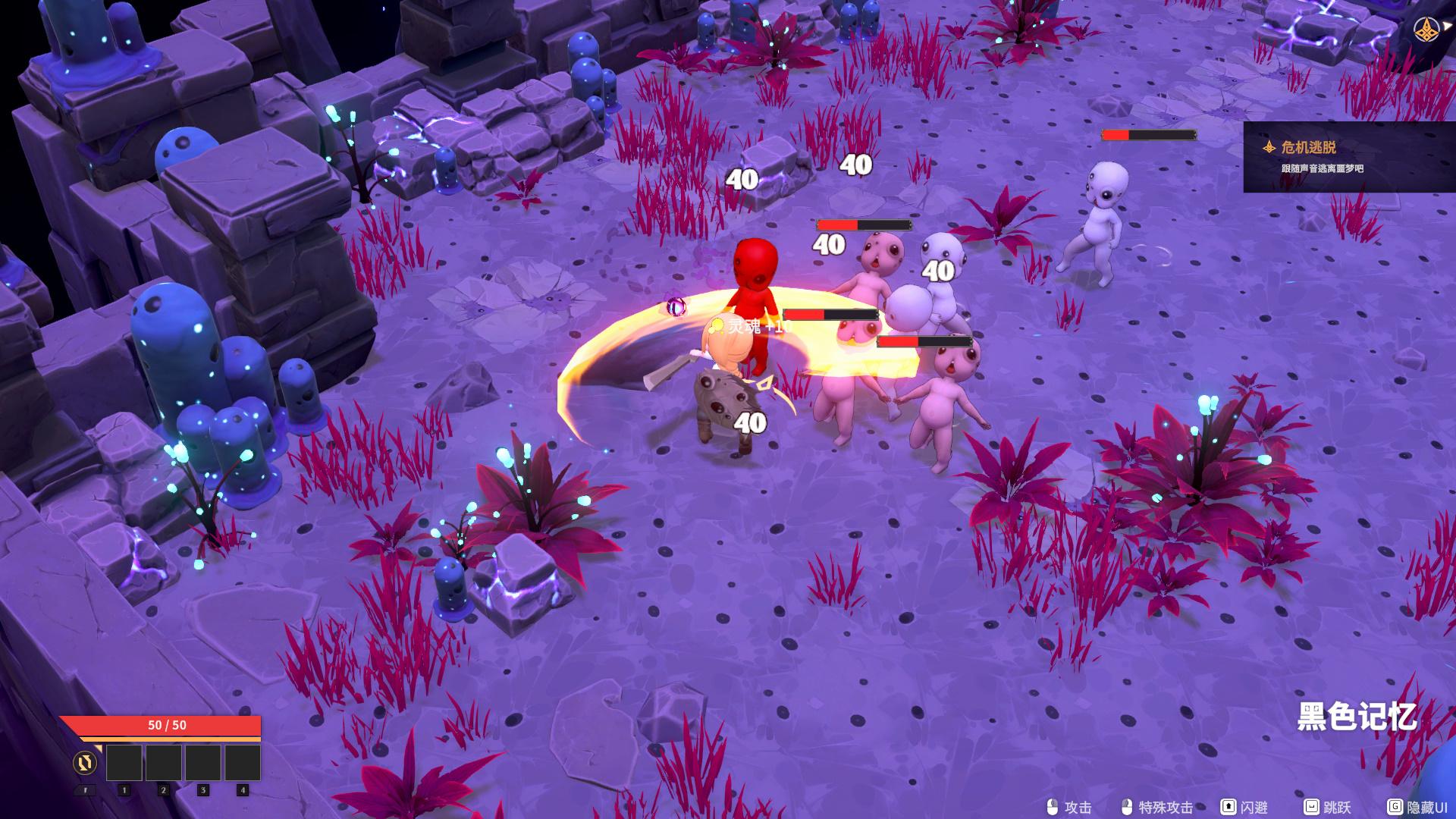1456x819 pixels.
Task: Open the gold emblem icon in the corner
Action: (x=1428, y=30)
